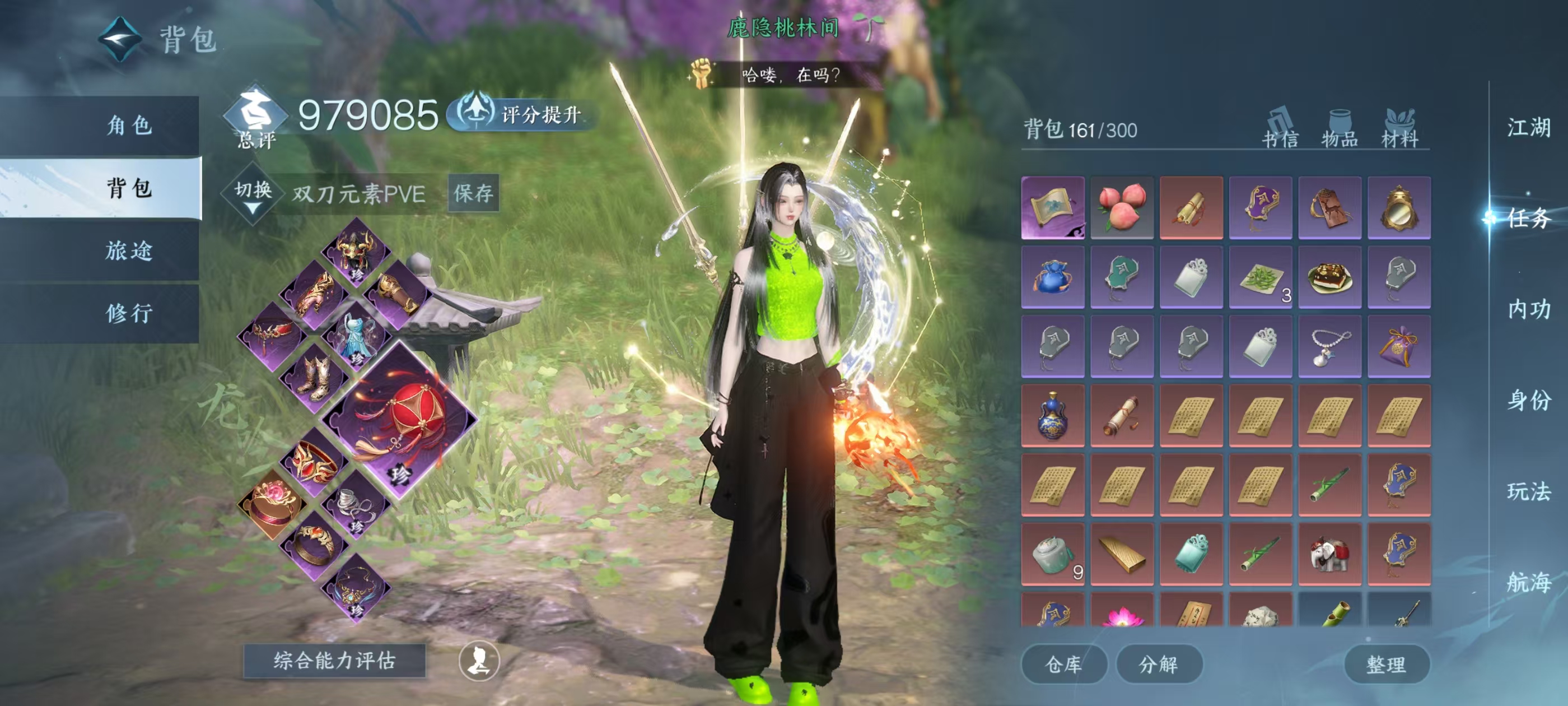This screenshot has width=1568, height=706.
Task: Filter bag by 材料 materials
Action: coord(1399,129)
